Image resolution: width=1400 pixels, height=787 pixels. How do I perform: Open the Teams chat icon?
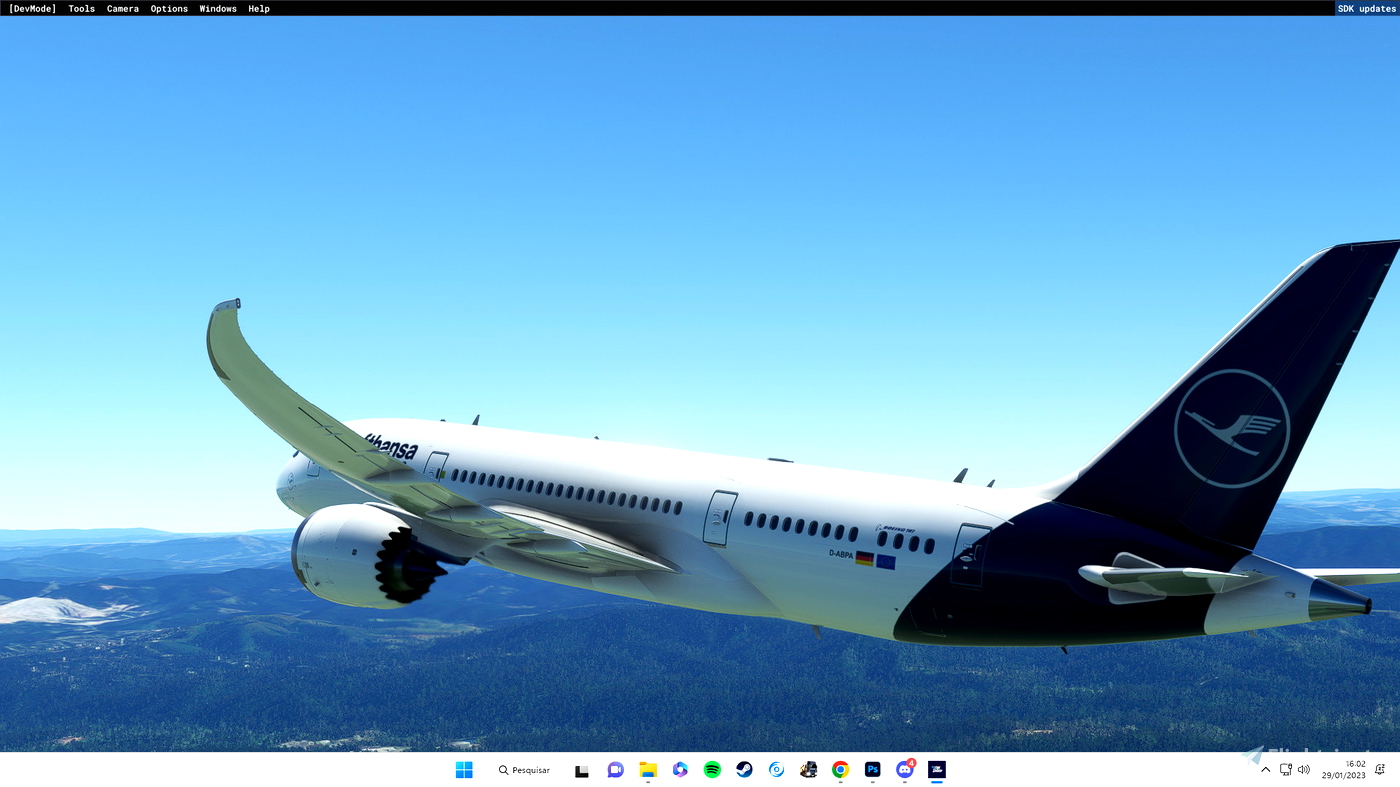[x=614, y=768]
